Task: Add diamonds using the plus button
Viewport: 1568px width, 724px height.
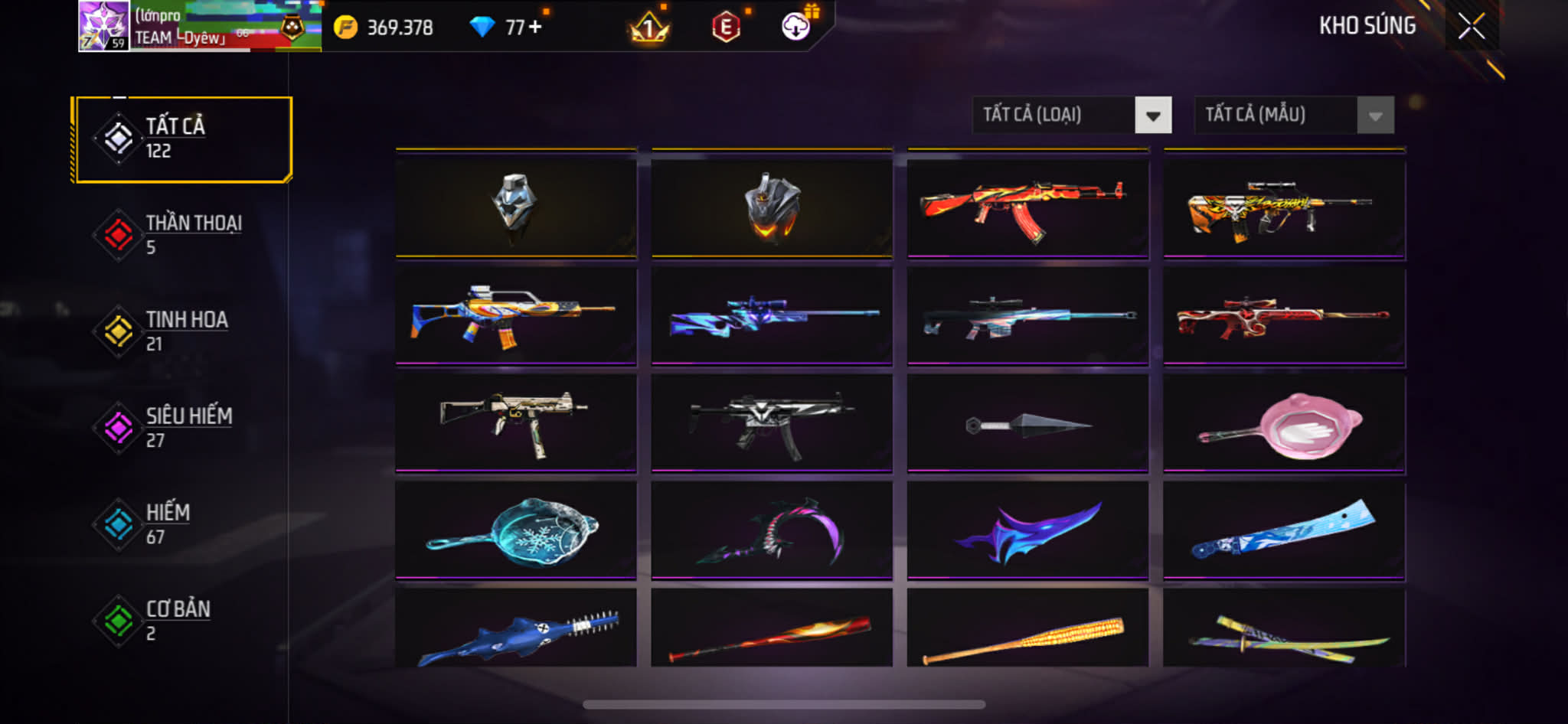Action: pyautogui.click(x=534, y=27)
